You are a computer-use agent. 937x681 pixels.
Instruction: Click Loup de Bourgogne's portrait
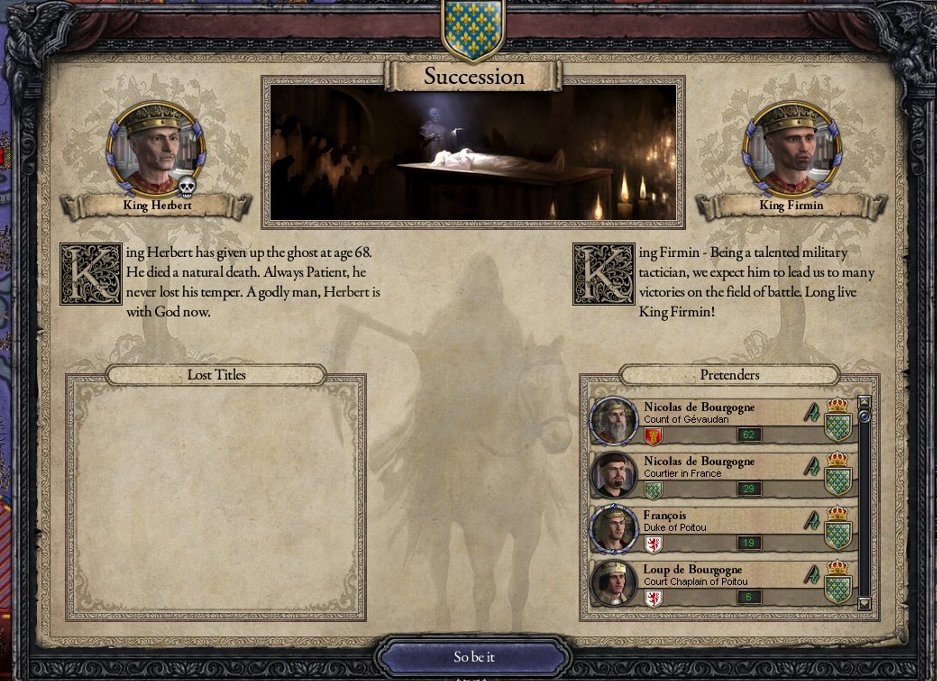pos(613,583)
